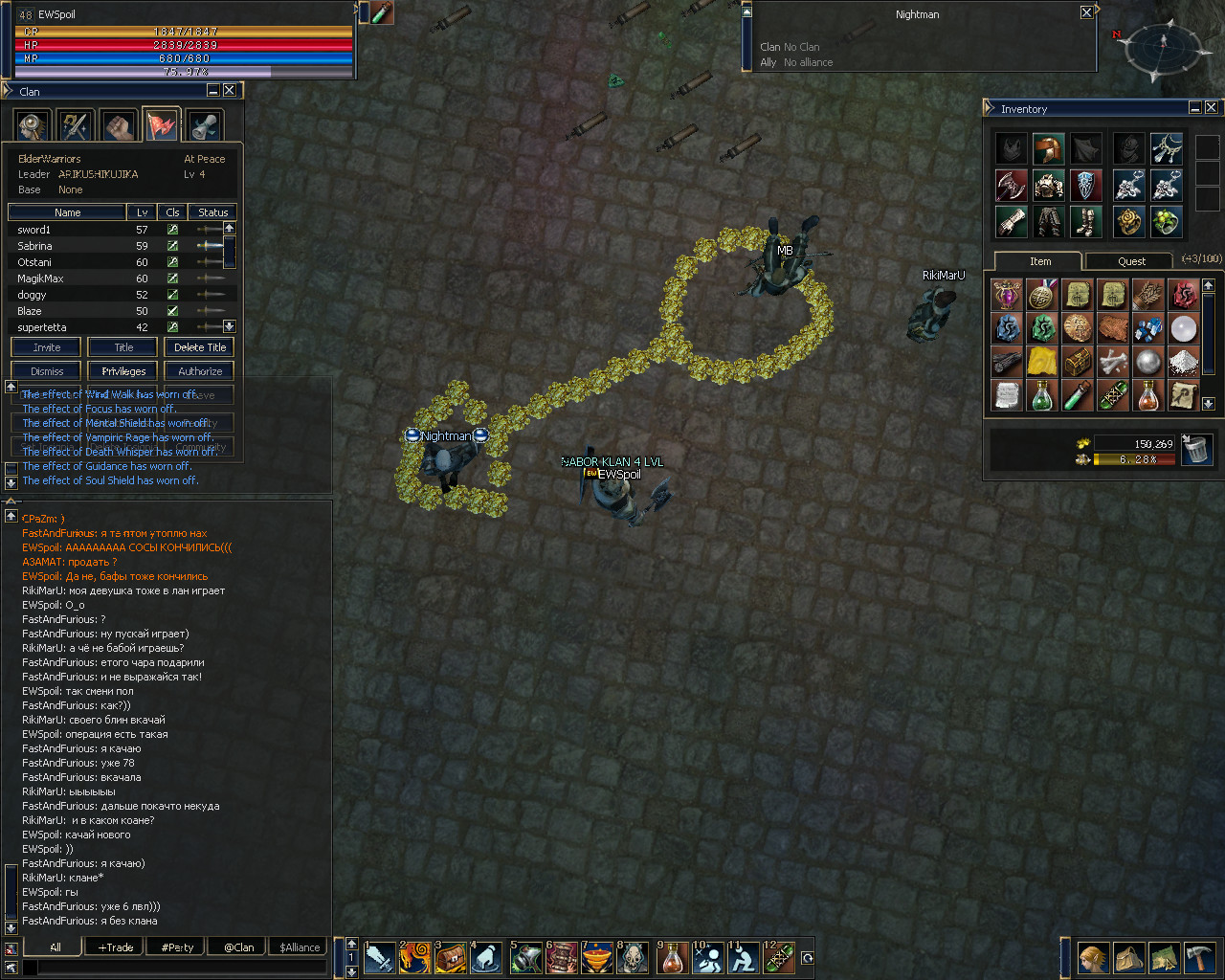Image resolution: width=1225 pixels, height=980 pixels.
Task: Select clan member MagikMax in list
Action: [x=40, y=278]
